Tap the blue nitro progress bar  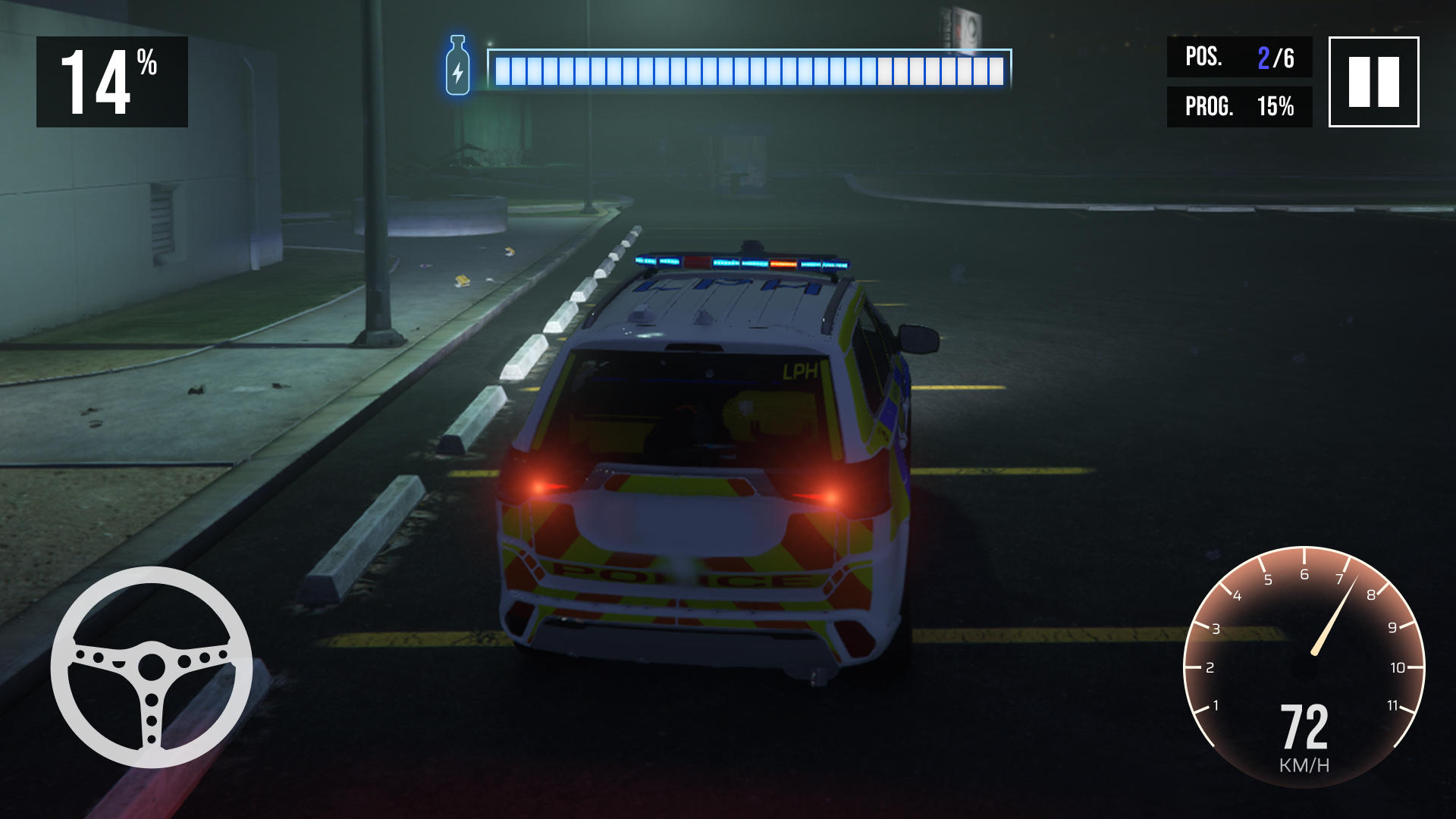(751, 68)
